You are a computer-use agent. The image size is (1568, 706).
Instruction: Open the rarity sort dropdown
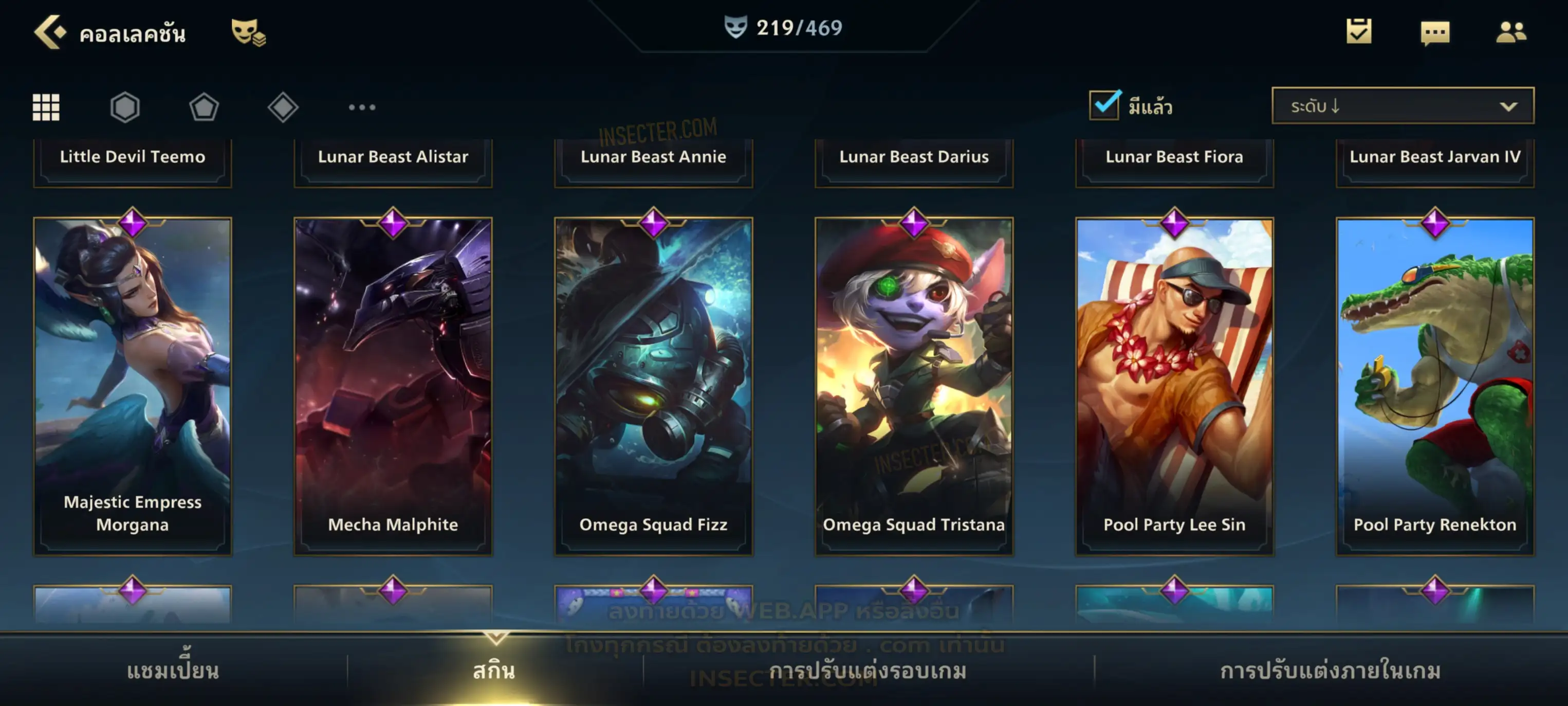click(1403, 105)
